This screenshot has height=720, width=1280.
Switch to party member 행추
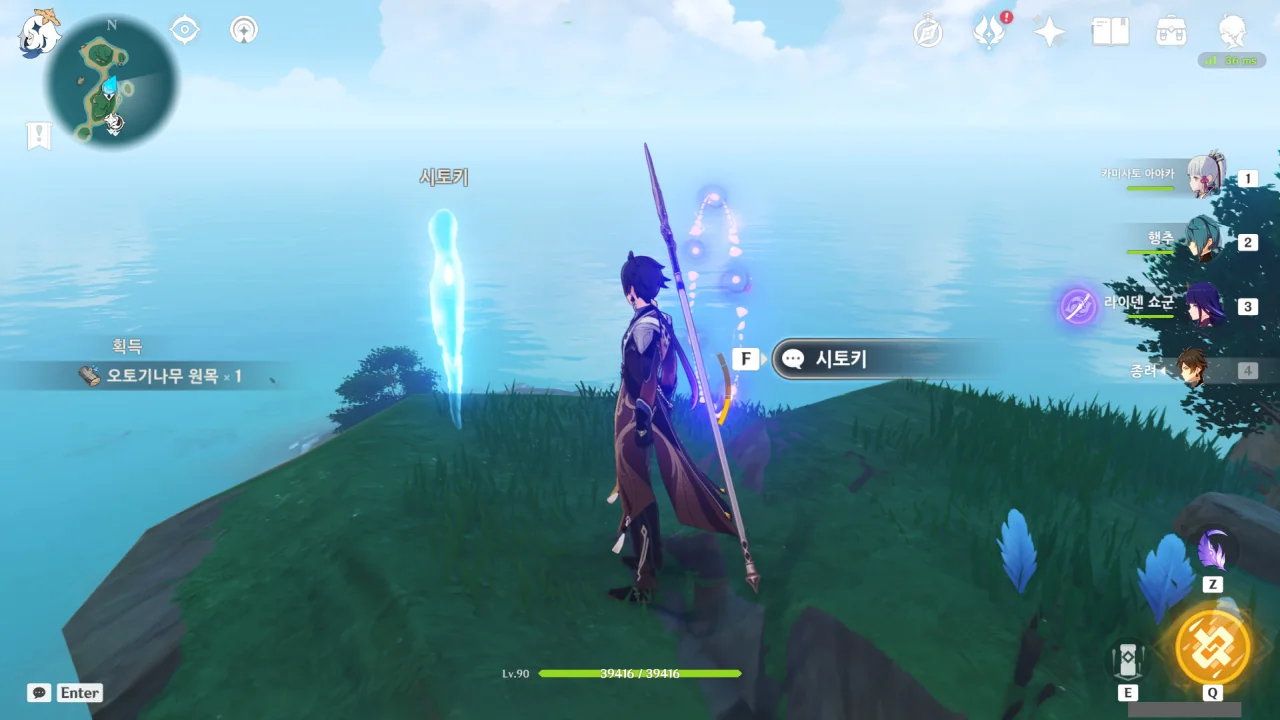1203,242
